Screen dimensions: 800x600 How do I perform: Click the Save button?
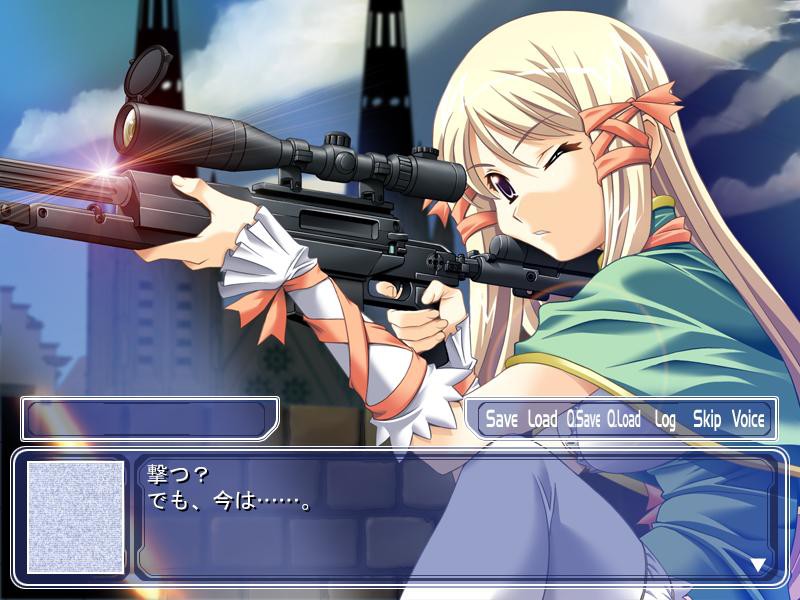(x=502, y=420)
